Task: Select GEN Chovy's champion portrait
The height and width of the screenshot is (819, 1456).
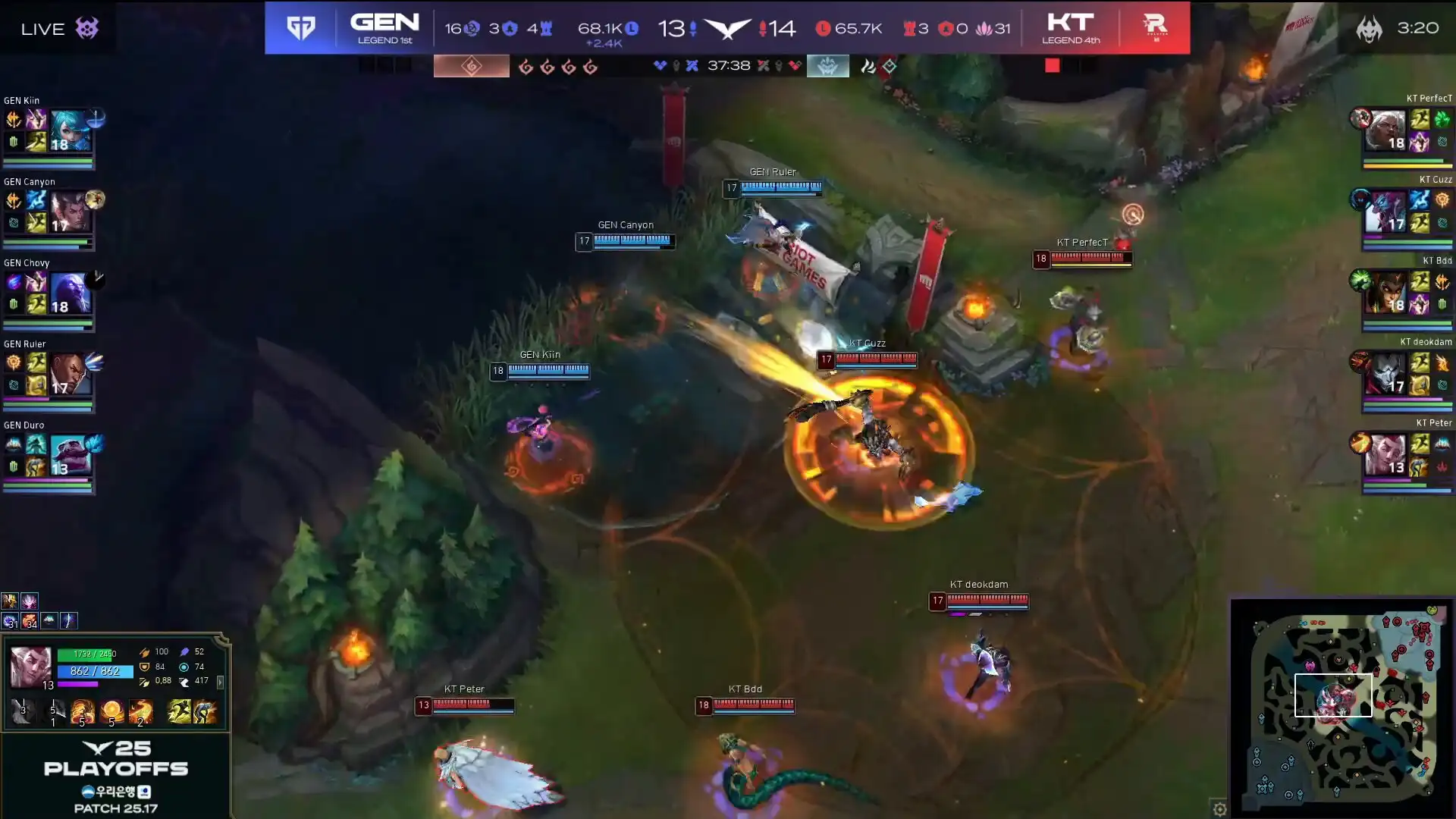Action: click(70, 293)
